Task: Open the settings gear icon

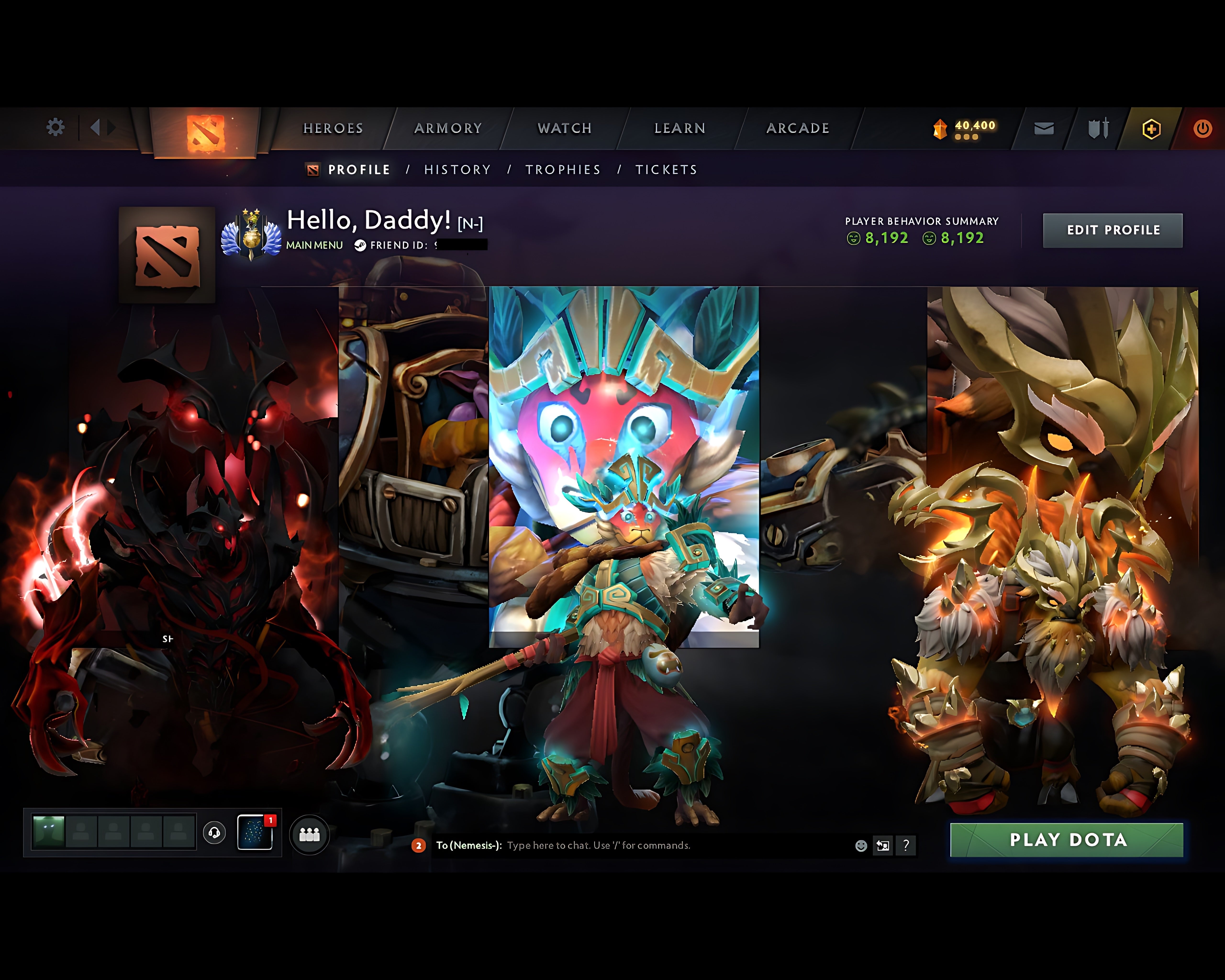Action: (x=56, y=128)
